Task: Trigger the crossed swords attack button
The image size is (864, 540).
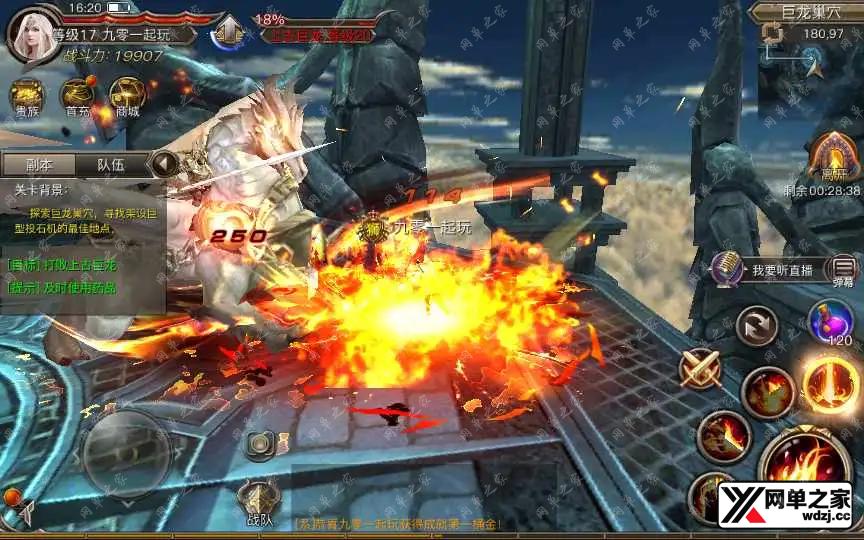Action: [701, 368]
